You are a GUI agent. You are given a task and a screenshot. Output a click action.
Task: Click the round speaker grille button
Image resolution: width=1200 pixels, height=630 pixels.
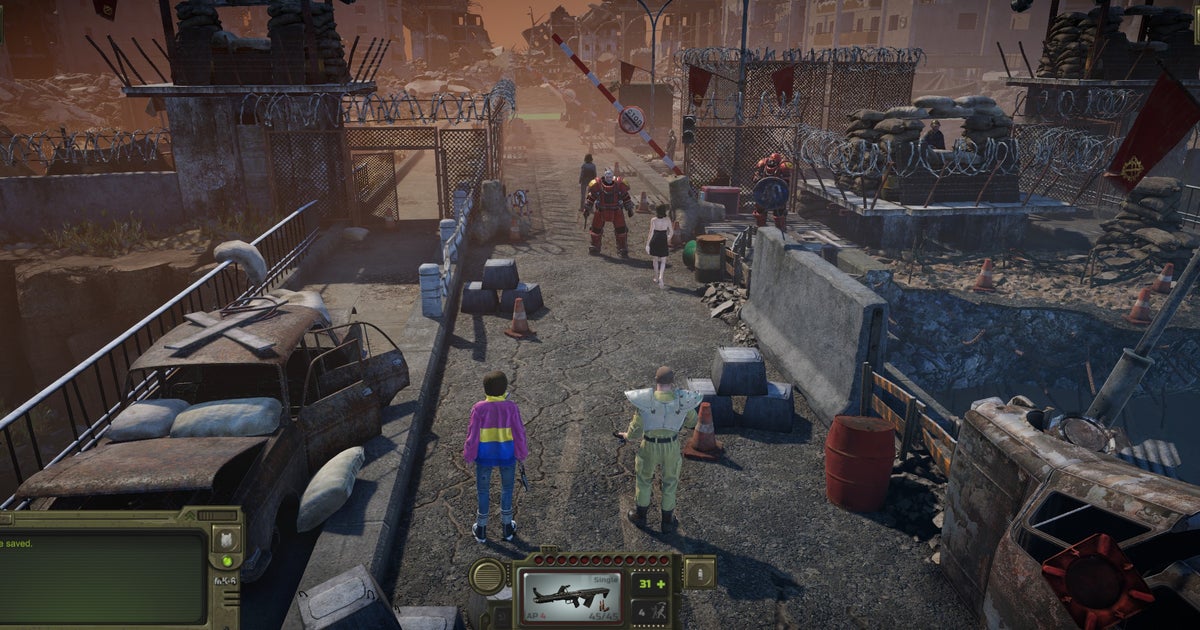click(x=488, y=576)
